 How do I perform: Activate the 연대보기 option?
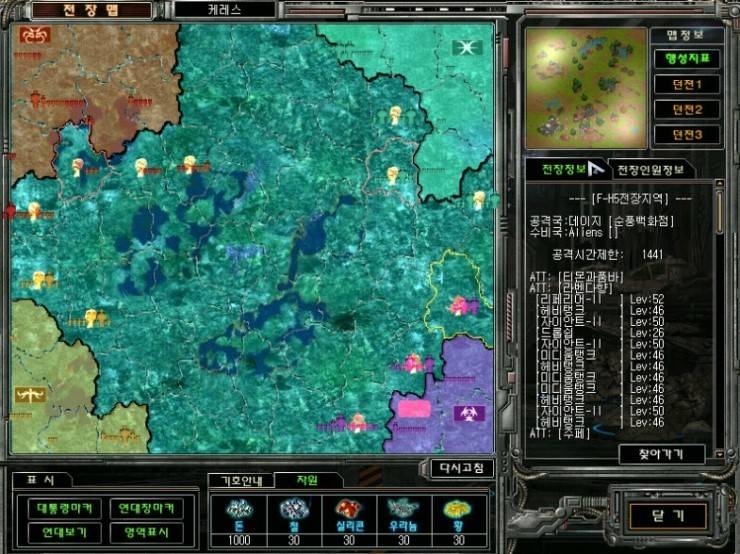pyautogui.click(x=63, y=532)
